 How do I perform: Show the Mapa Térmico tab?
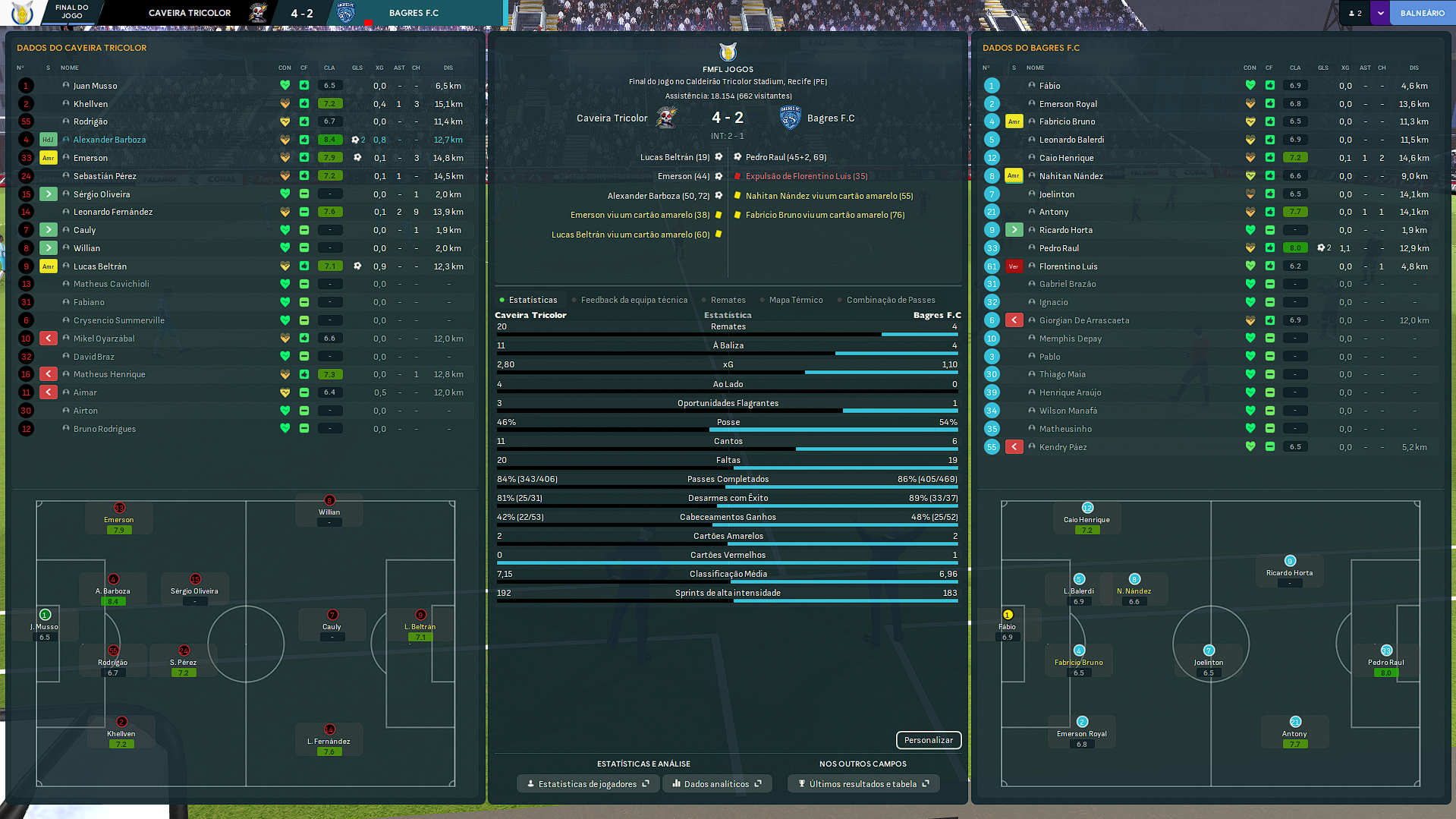(x=795, y=300)
